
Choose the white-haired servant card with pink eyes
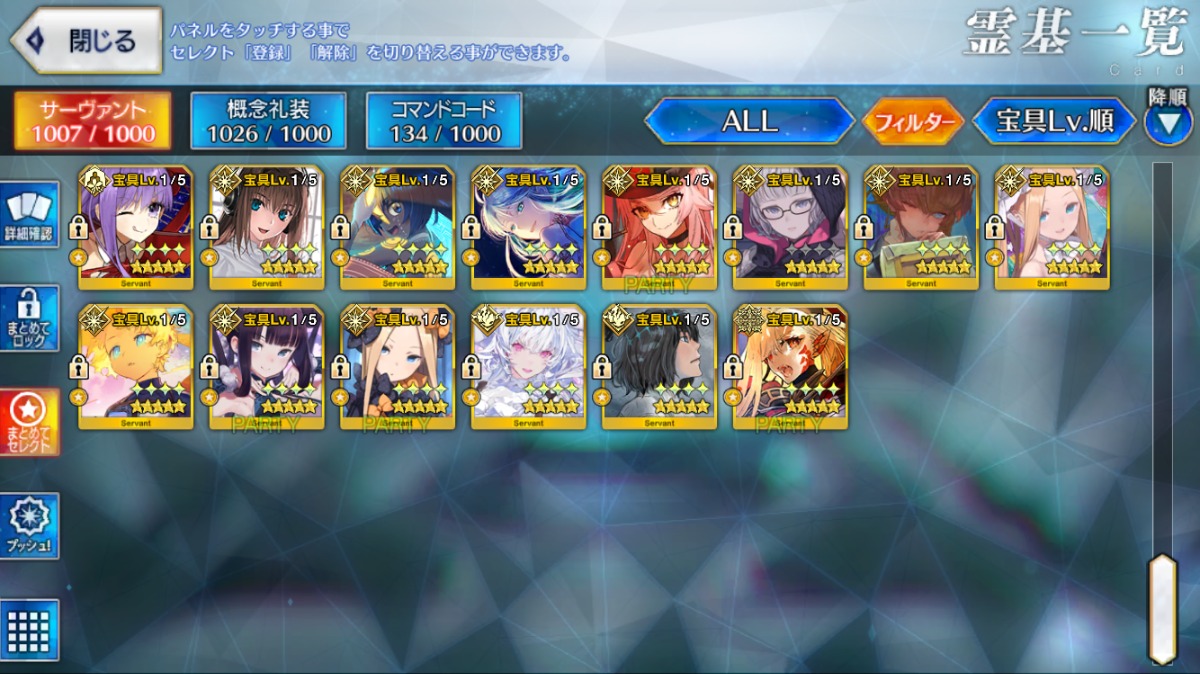click(x=528, y=367)
